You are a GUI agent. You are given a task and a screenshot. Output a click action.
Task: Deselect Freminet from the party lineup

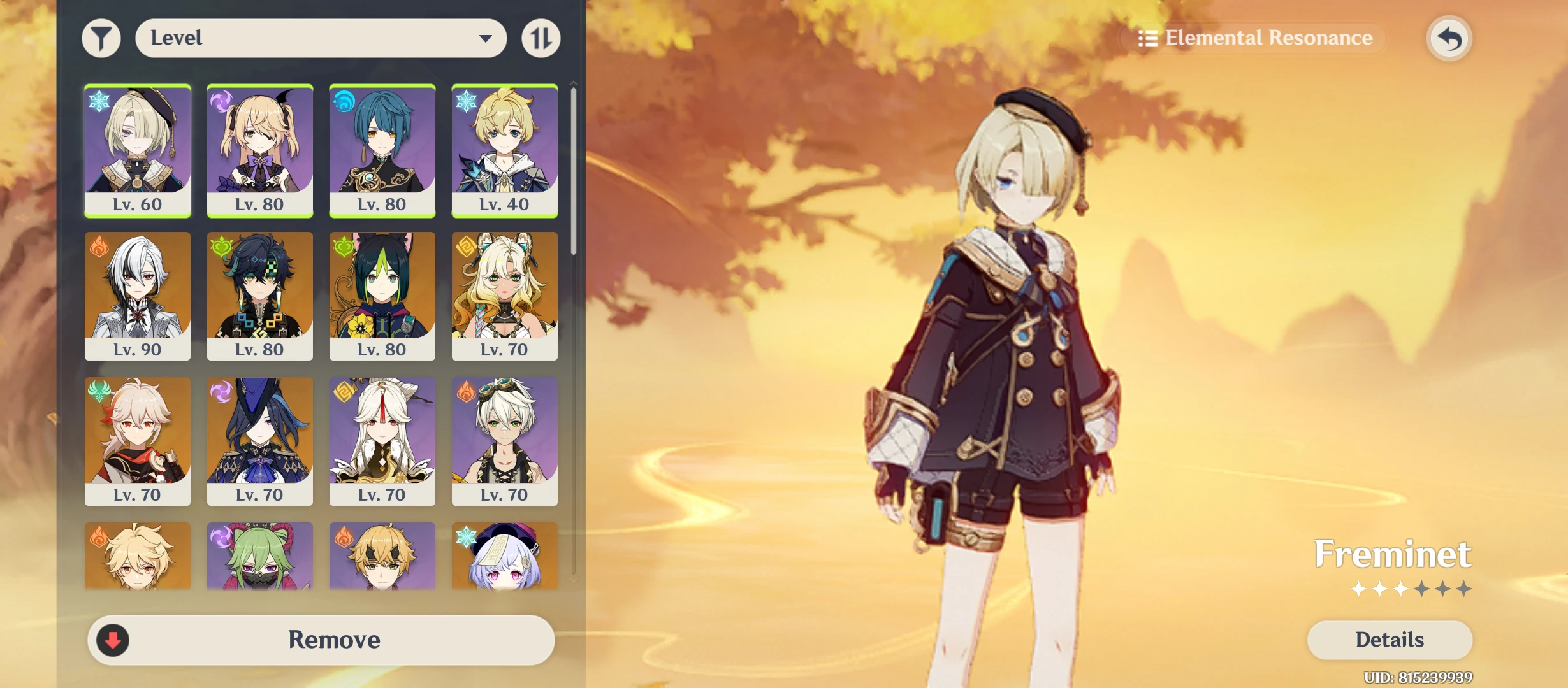(137, 150)
